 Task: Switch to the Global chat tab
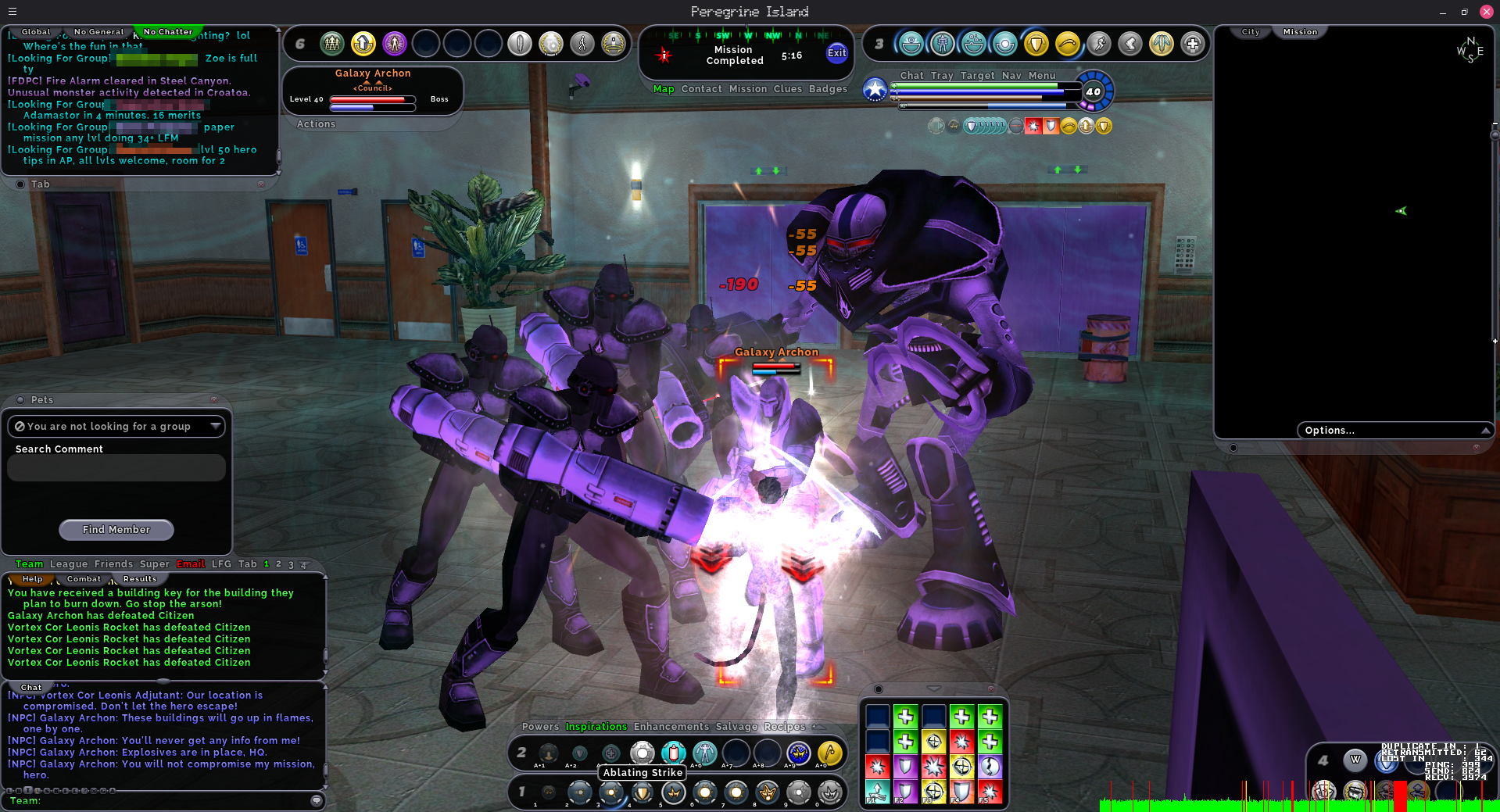click(x=36, y=32)
